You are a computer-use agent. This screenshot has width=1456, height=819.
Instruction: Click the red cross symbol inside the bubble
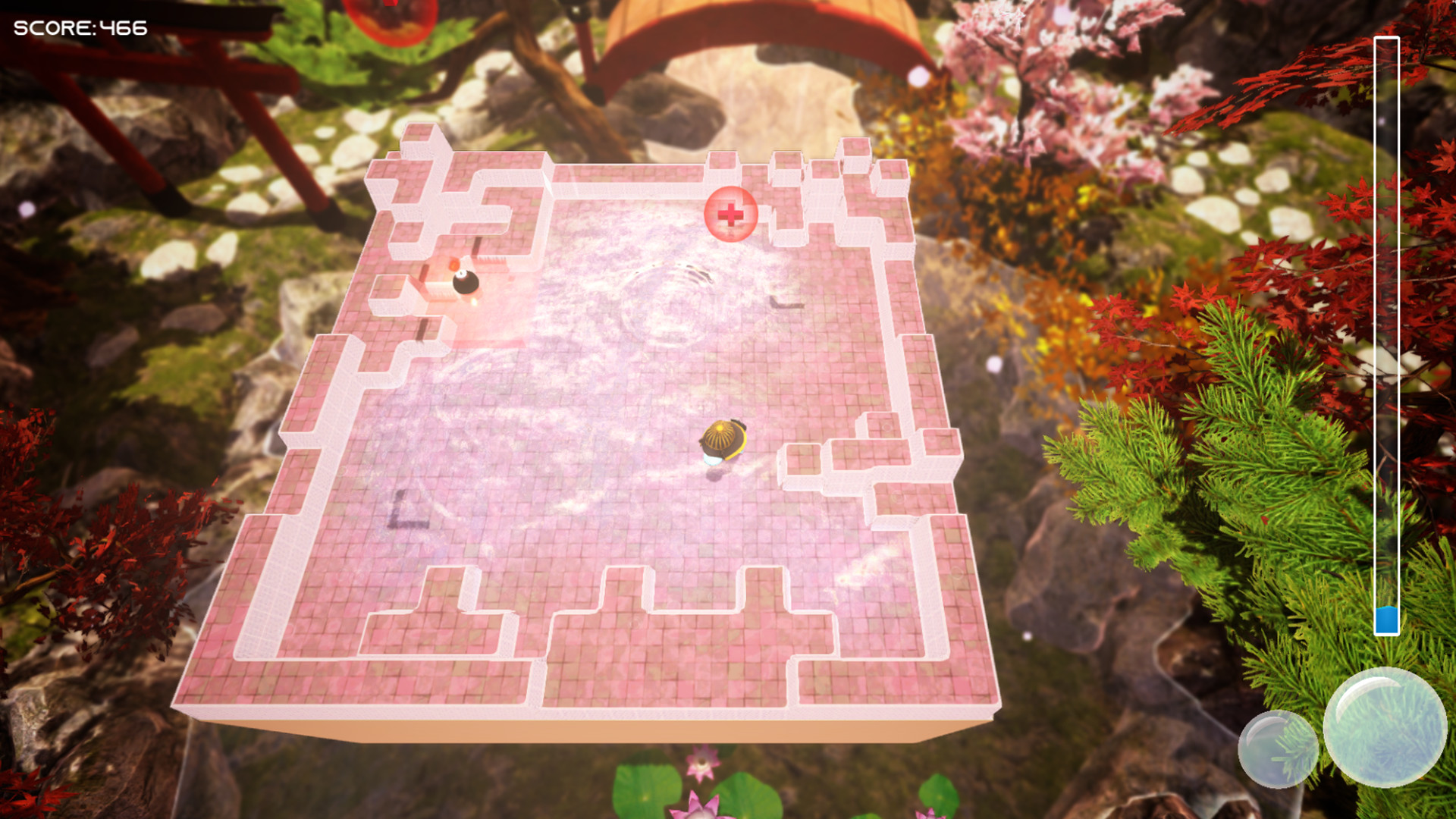click(730, 215)
